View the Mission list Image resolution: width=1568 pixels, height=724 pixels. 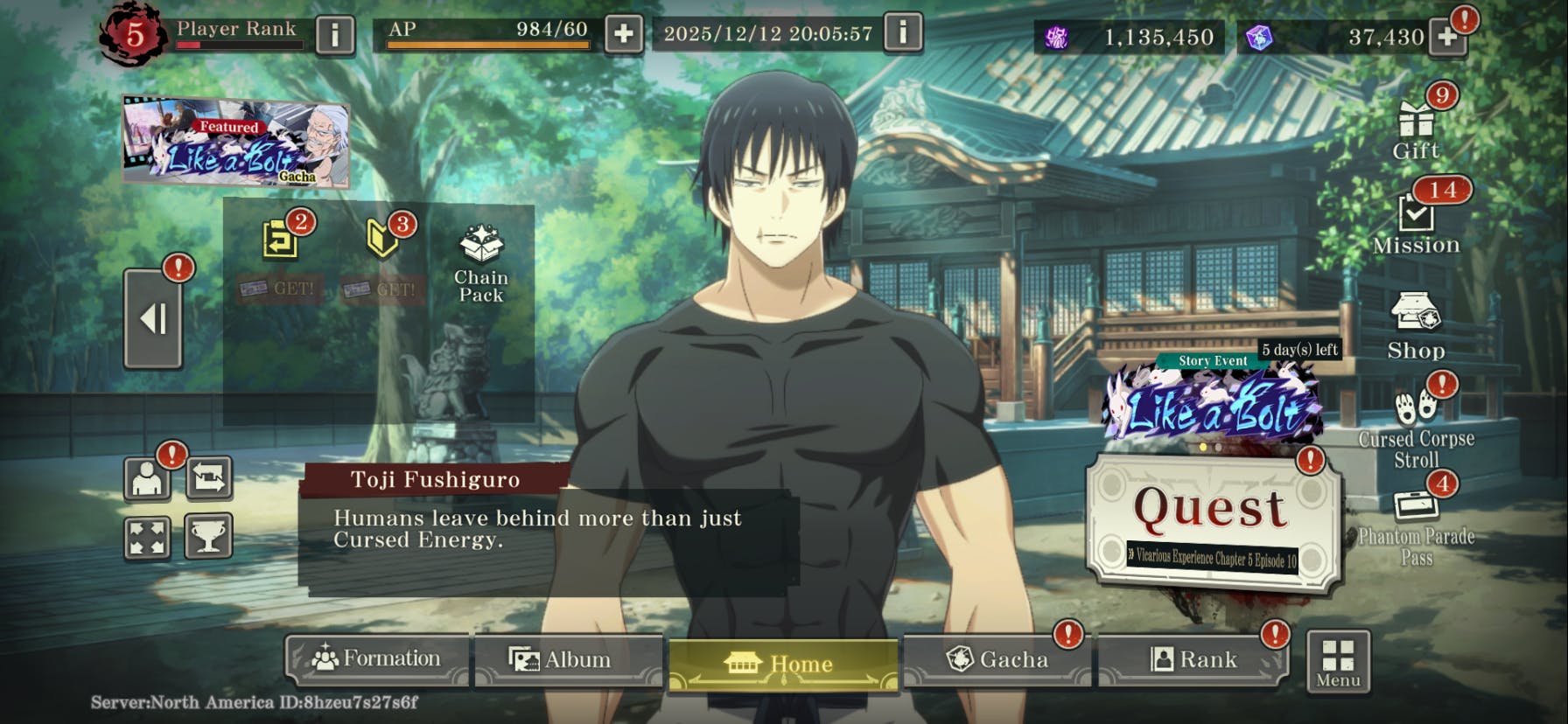coord(1416,223)
